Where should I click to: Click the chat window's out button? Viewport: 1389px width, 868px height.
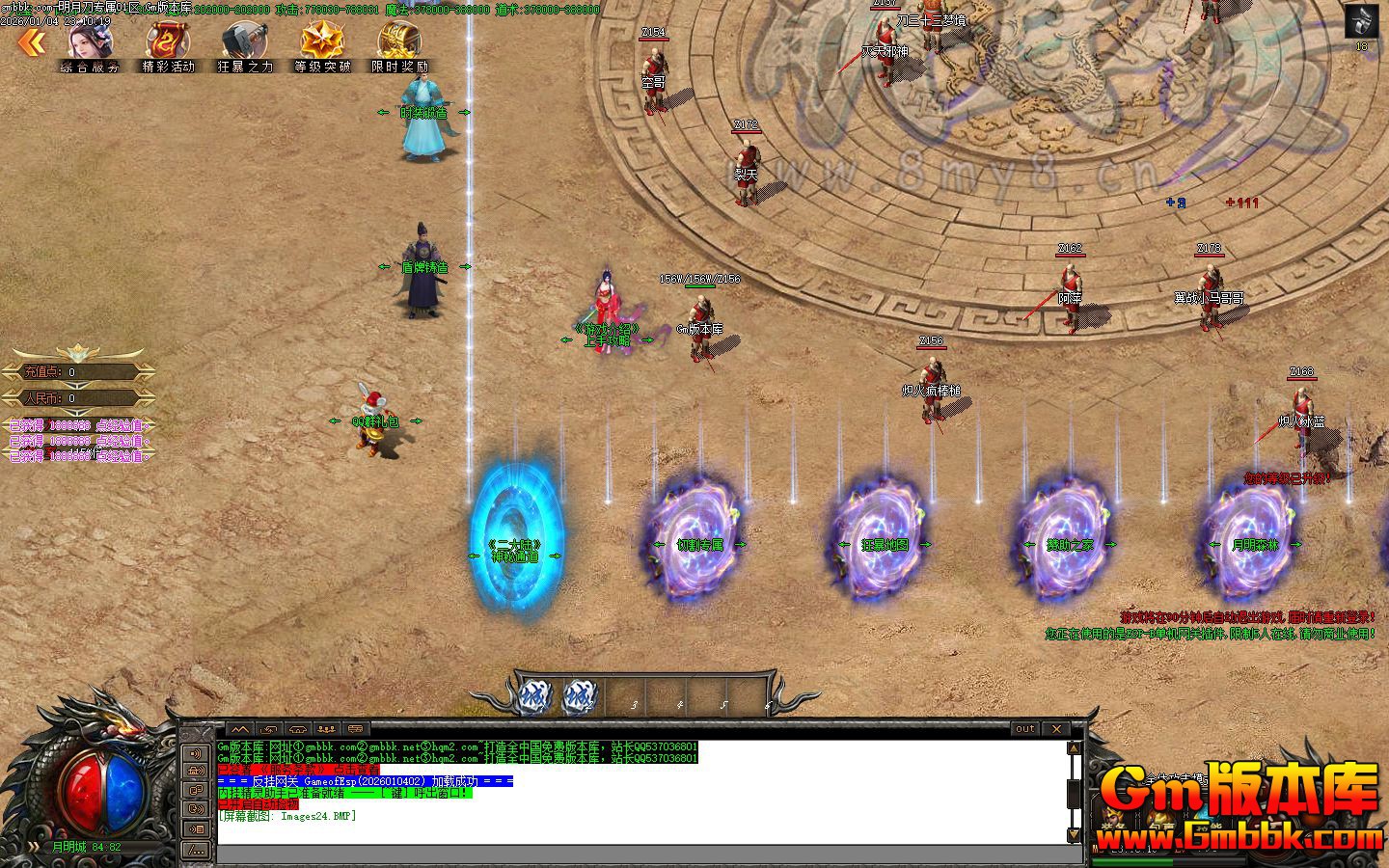(x=1025, y=729)
